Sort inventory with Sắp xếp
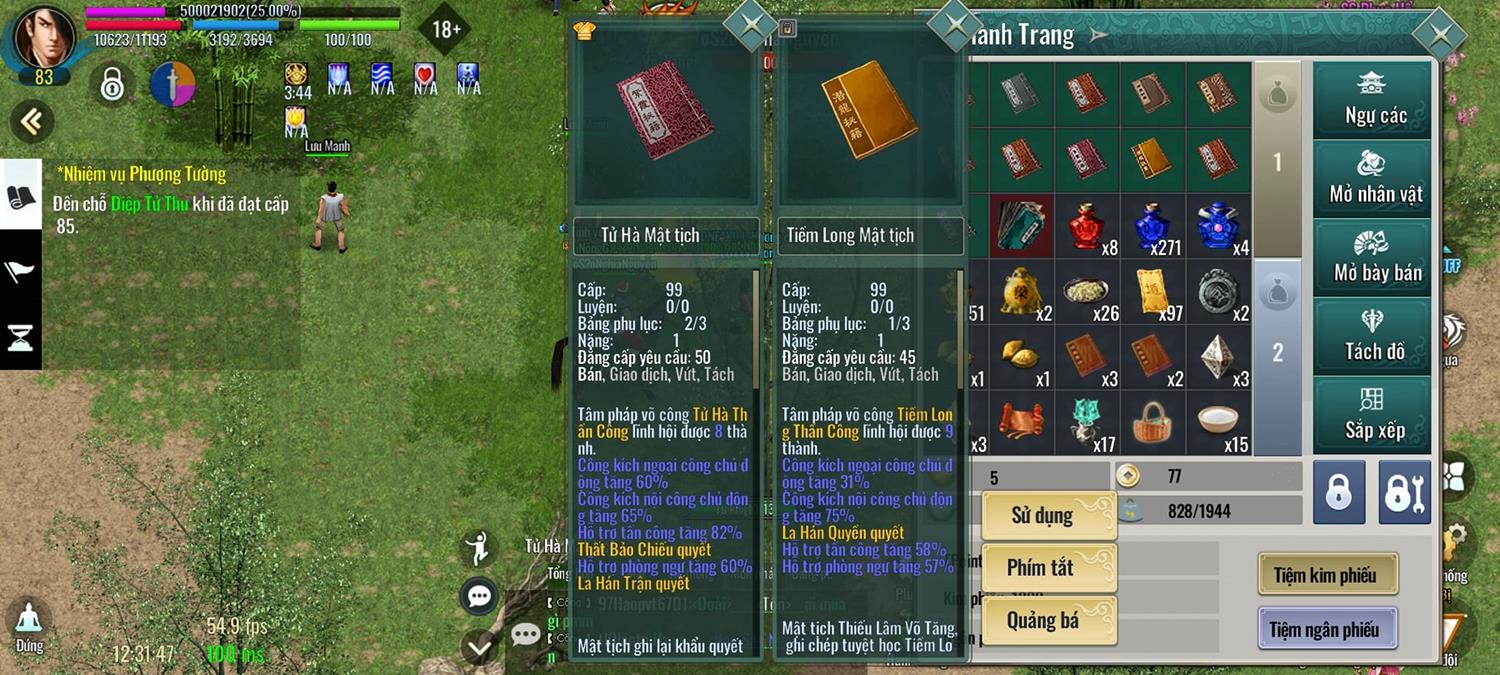This screenshot has width=1500, height=675. [x=1374, y=415]
